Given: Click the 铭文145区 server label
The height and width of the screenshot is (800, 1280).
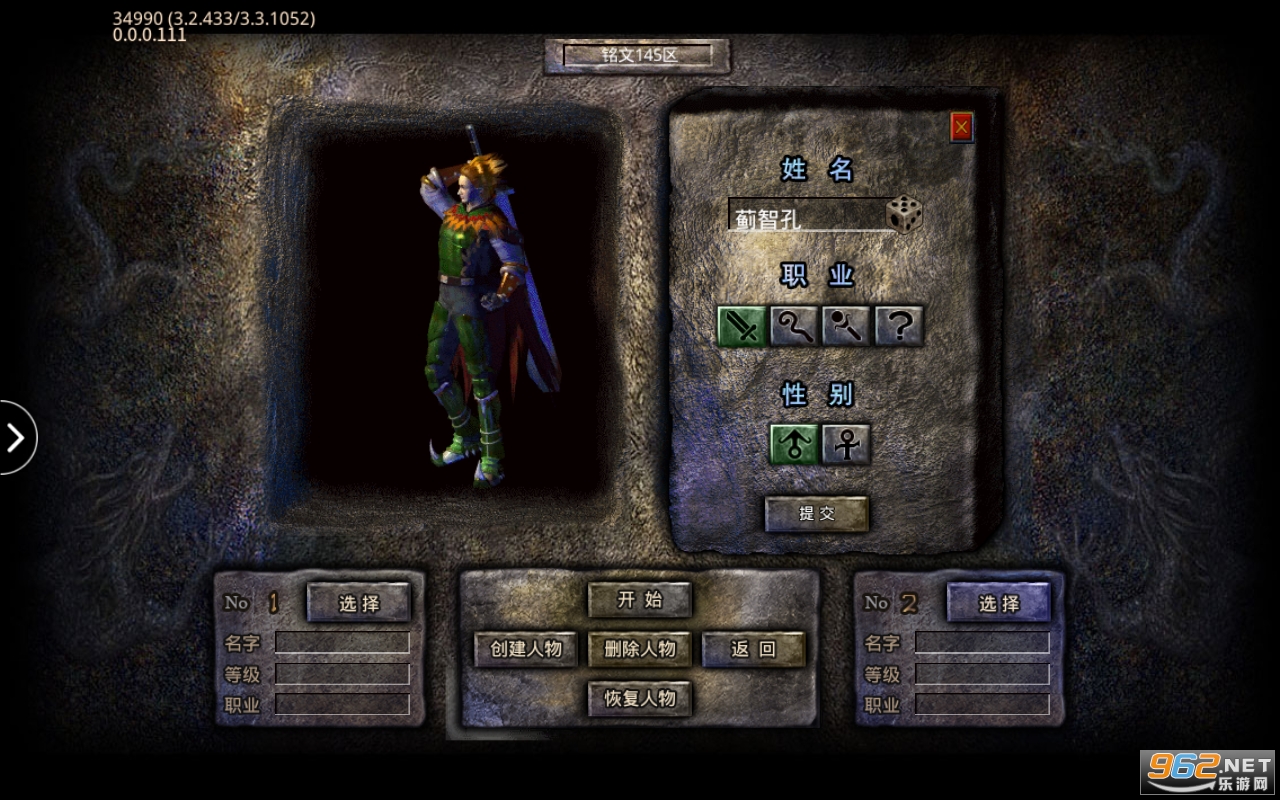Looking at the screenshot, I should (x=638, y=55).
